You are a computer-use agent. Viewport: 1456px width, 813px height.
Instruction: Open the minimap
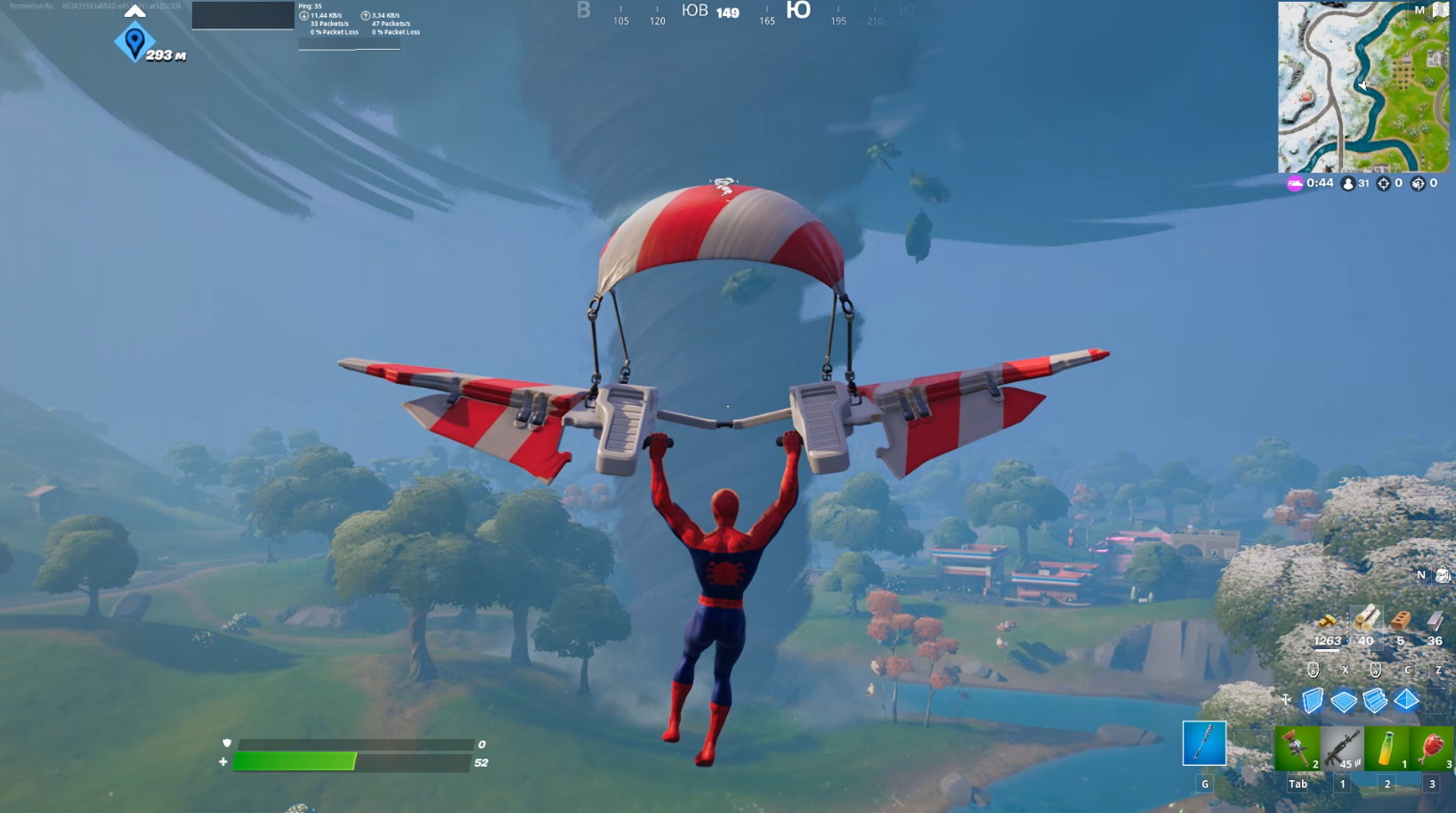1363,87
